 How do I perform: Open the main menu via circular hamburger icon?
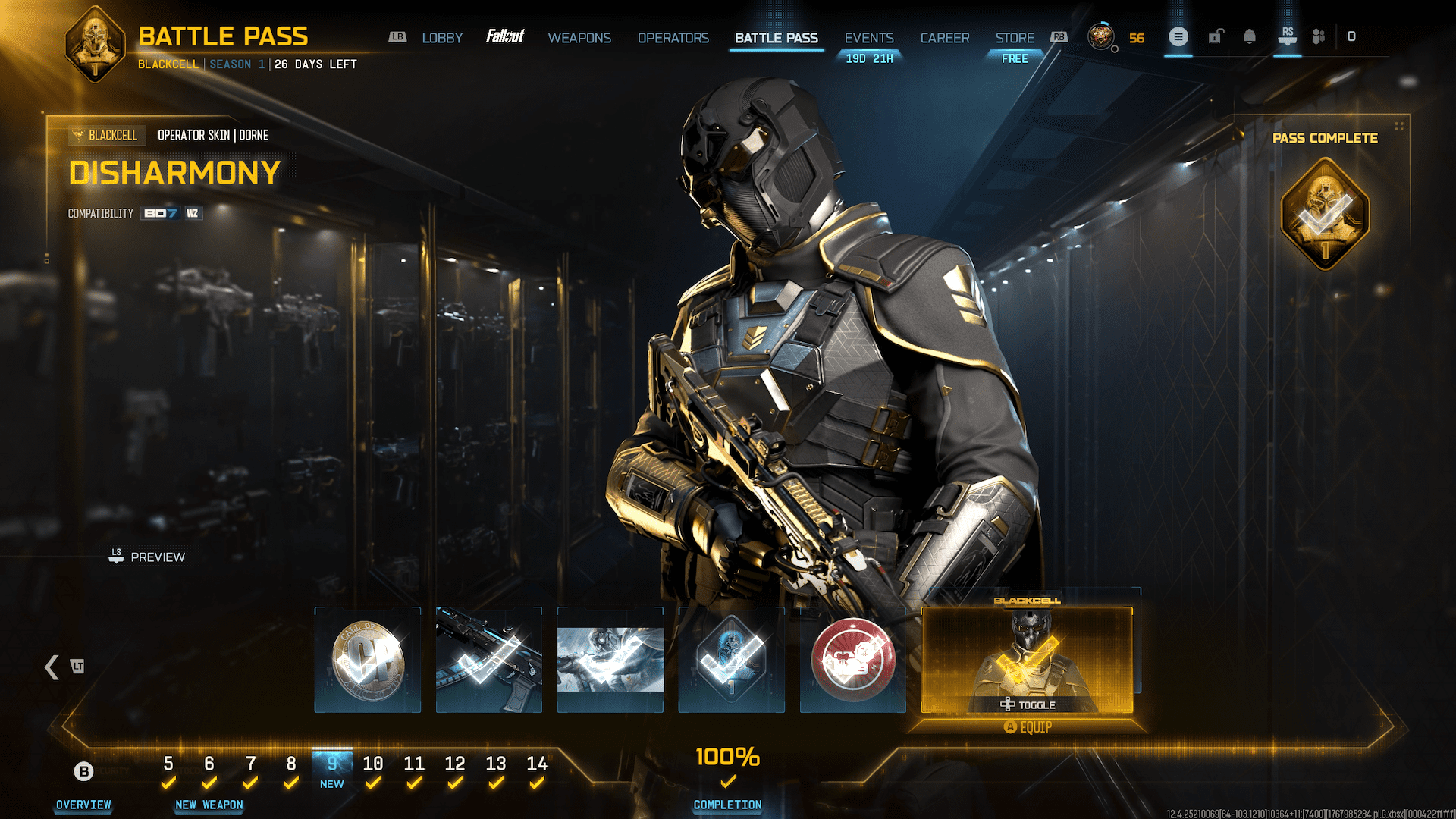1178,36
